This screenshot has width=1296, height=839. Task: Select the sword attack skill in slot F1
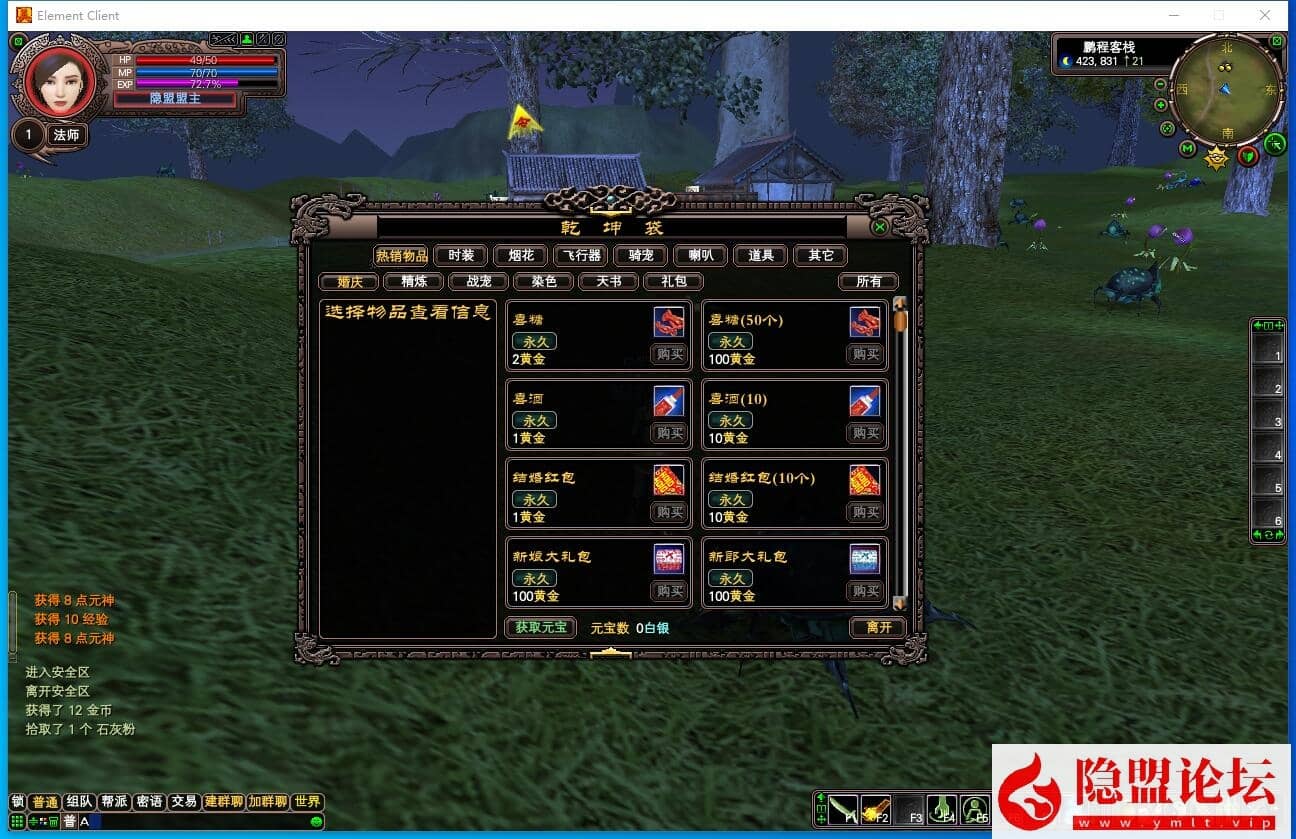coord(842,810)
